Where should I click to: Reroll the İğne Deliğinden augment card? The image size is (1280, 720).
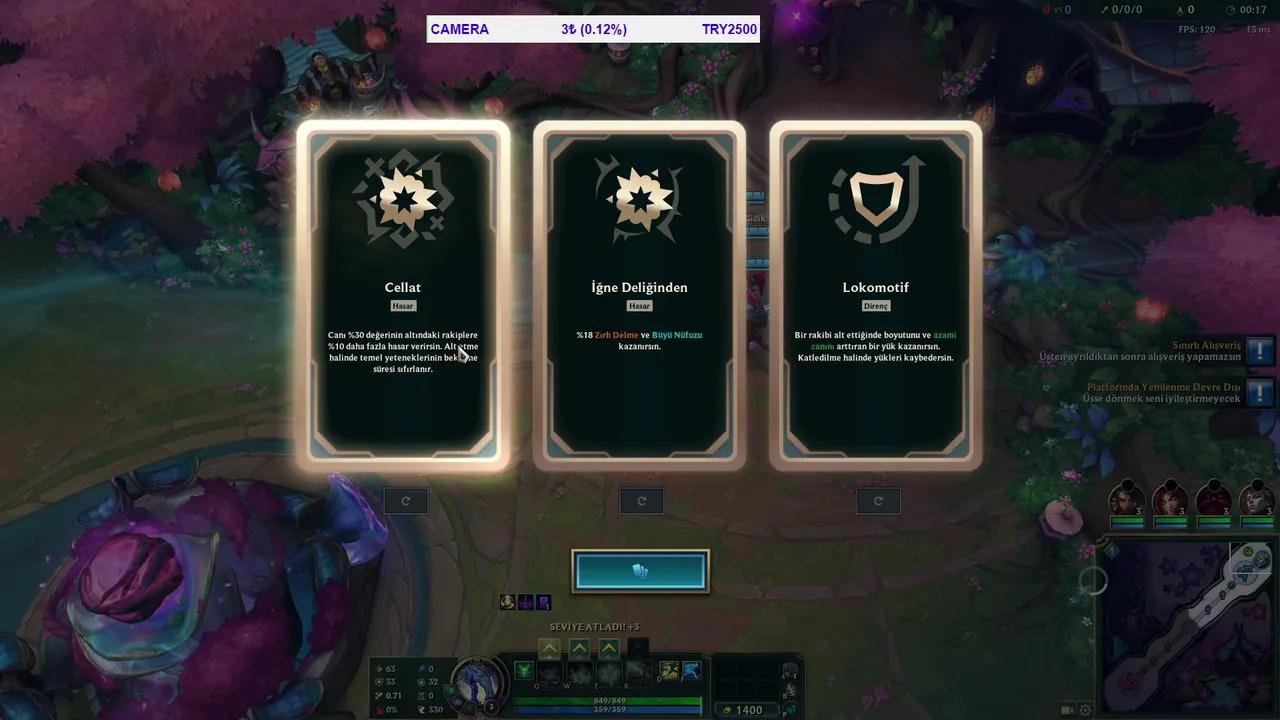pyautogui.click(x=641, y=500)
